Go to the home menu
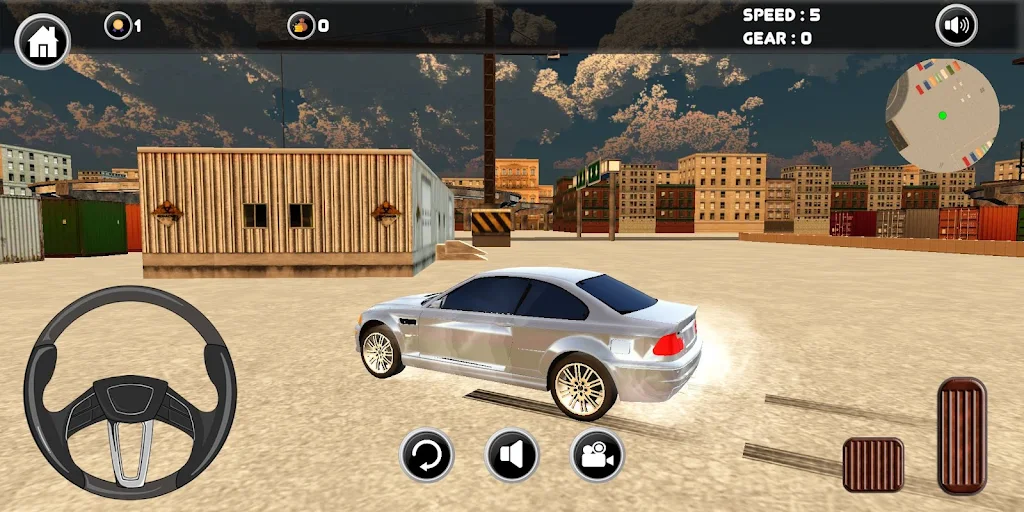Image resolution: width=1024 pixels, height=512 pixels. click(43, 41)
